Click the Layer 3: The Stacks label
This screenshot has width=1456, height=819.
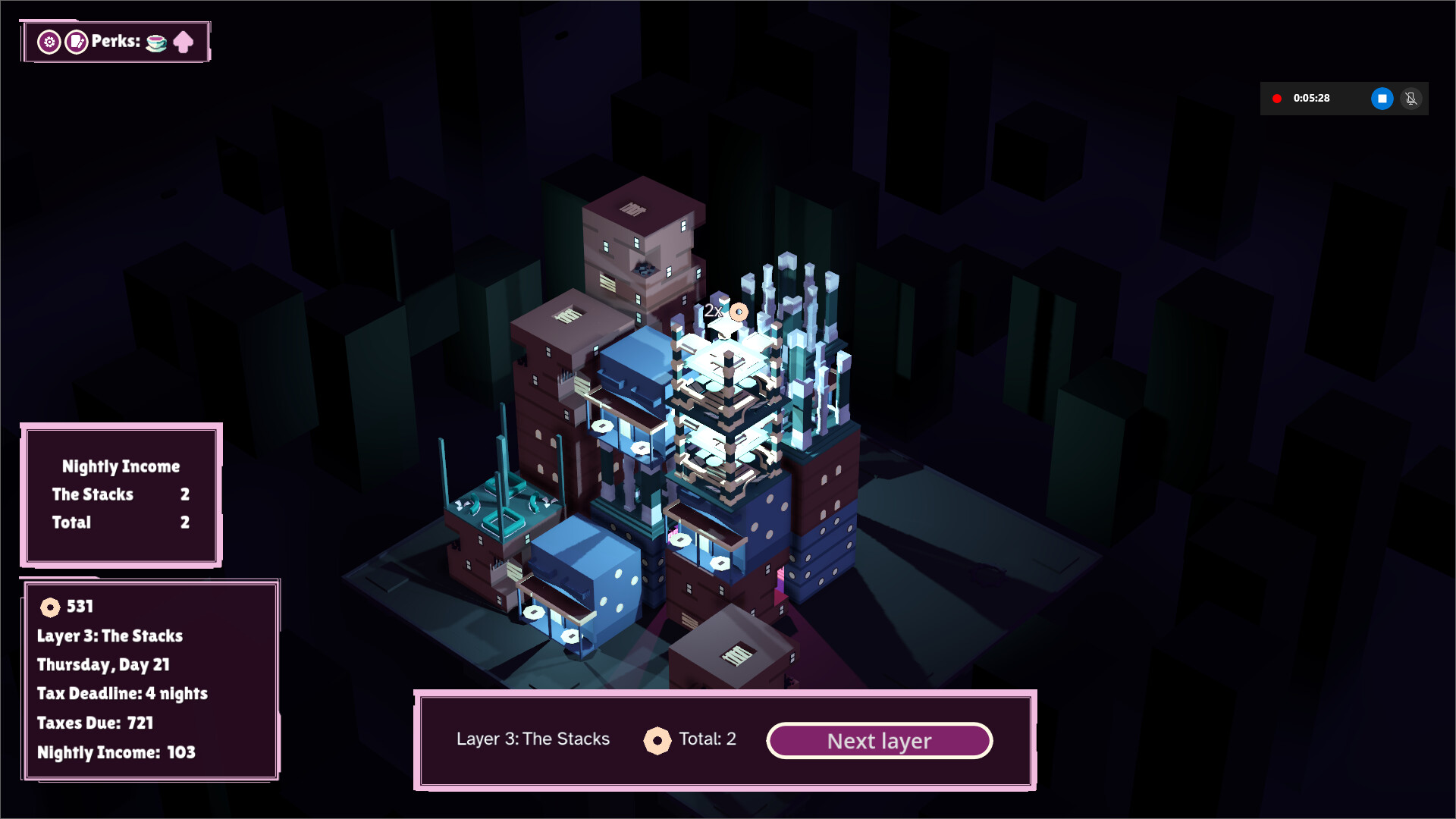(533, 739)
